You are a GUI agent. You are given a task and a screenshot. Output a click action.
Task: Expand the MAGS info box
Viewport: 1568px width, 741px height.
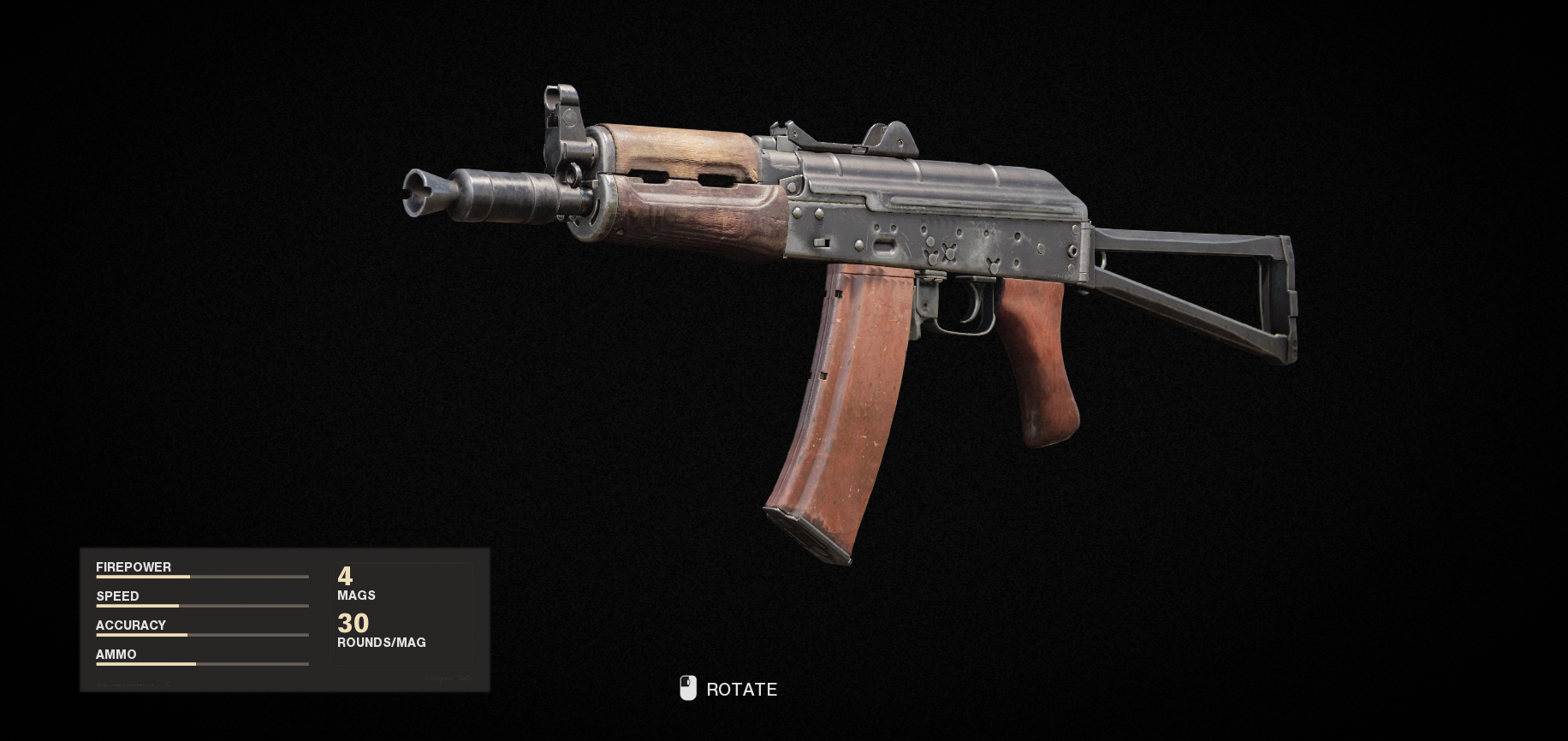(x=353, y=585)
